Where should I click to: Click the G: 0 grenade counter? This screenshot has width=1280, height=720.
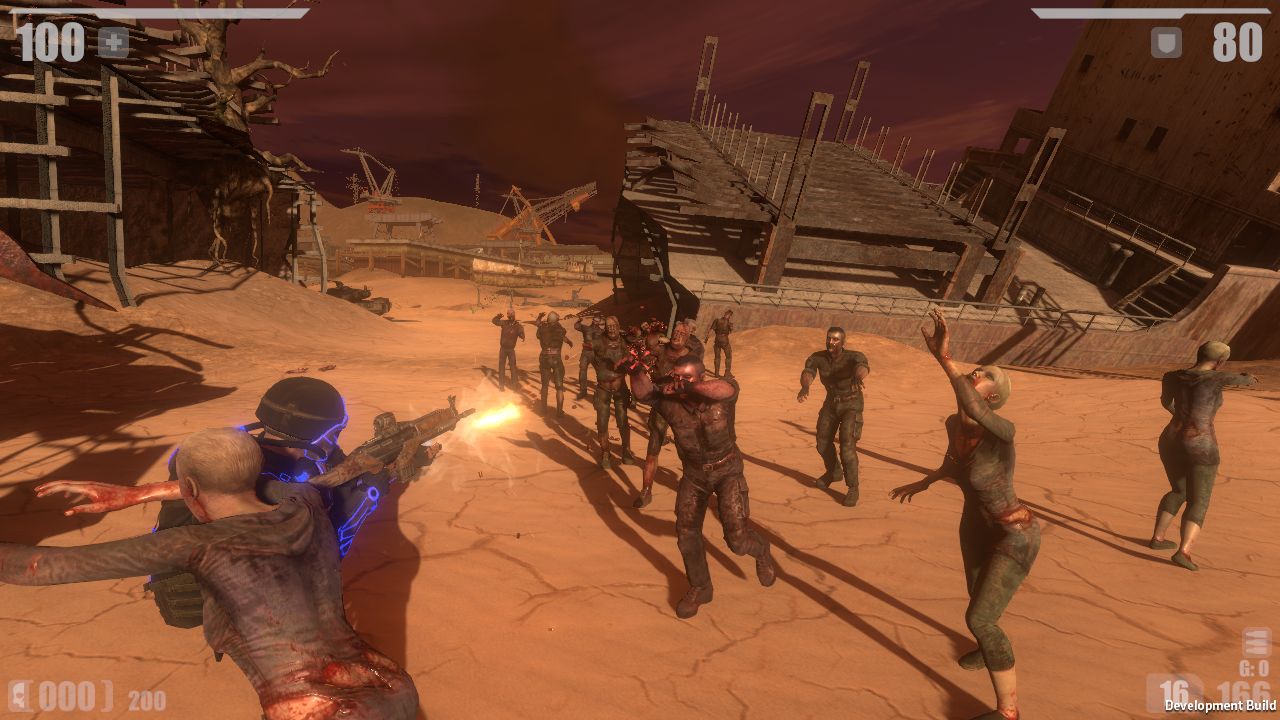[x=1253, y=667]
